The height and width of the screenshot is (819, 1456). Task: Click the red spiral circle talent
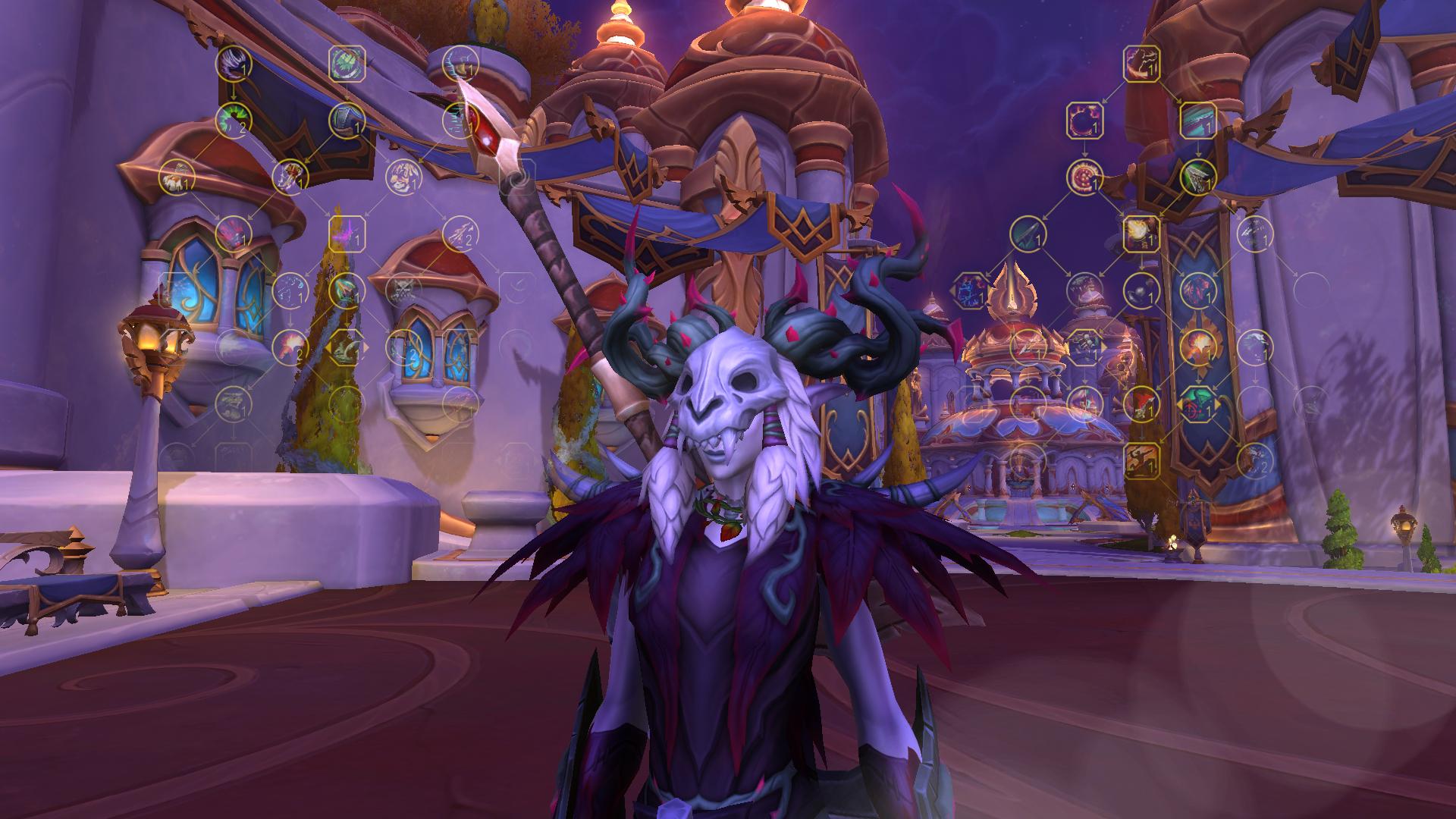[1084, 176]
